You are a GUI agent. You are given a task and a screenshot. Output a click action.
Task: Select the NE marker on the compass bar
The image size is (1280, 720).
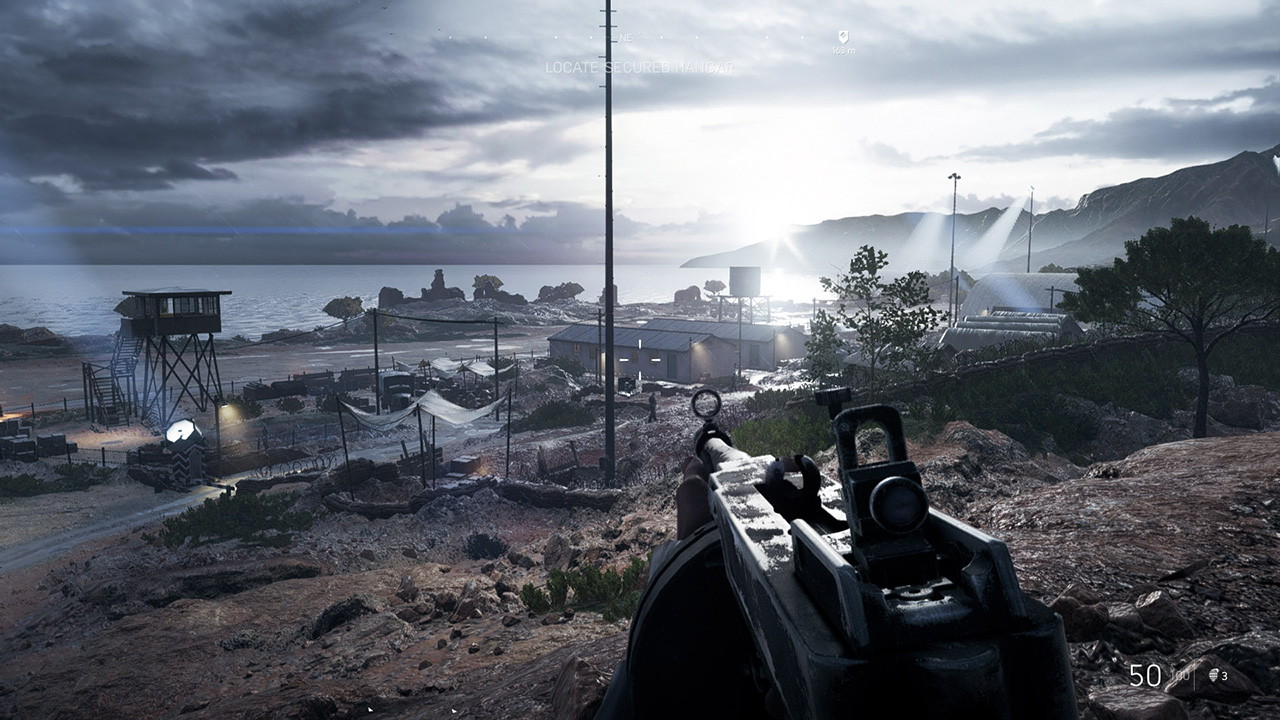pyautogui.click(x=626, y=37)
